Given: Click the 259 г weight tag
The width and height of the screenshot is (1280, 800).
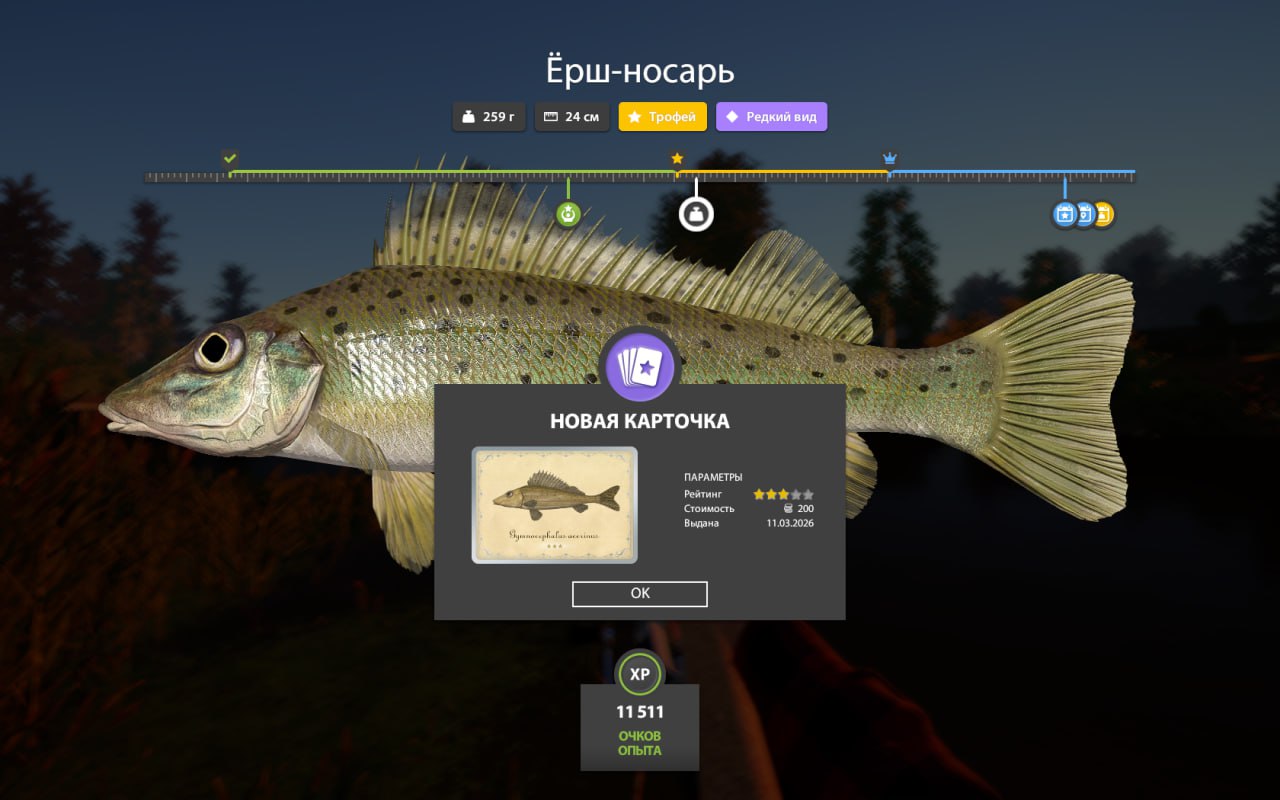Looking at the screenshot, I should coord(489,117).
